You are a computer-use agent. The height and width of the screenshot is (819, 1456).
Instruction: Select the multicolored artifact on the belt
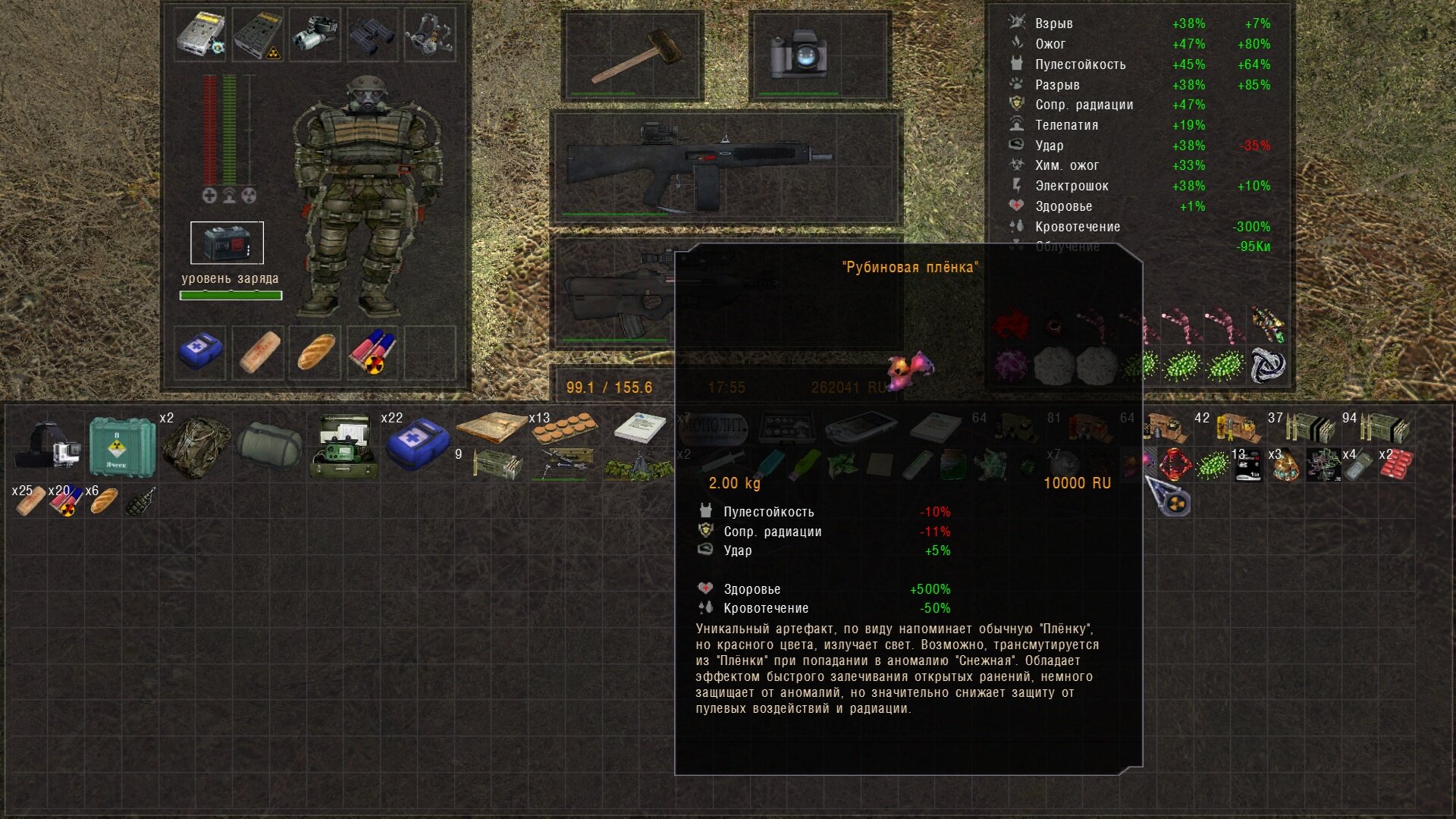point(1267,325)
